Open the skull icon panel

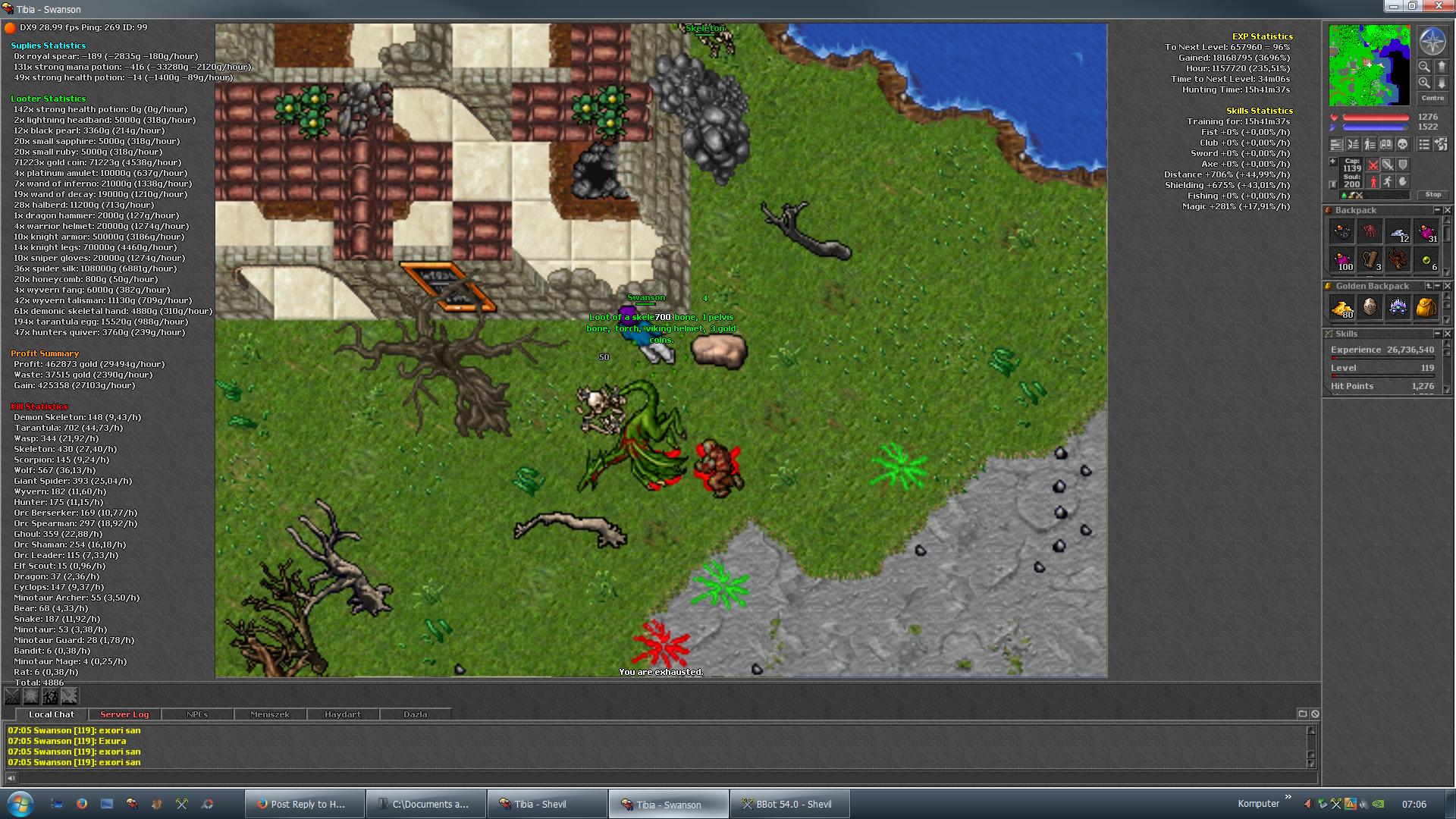coord(1402,144)
